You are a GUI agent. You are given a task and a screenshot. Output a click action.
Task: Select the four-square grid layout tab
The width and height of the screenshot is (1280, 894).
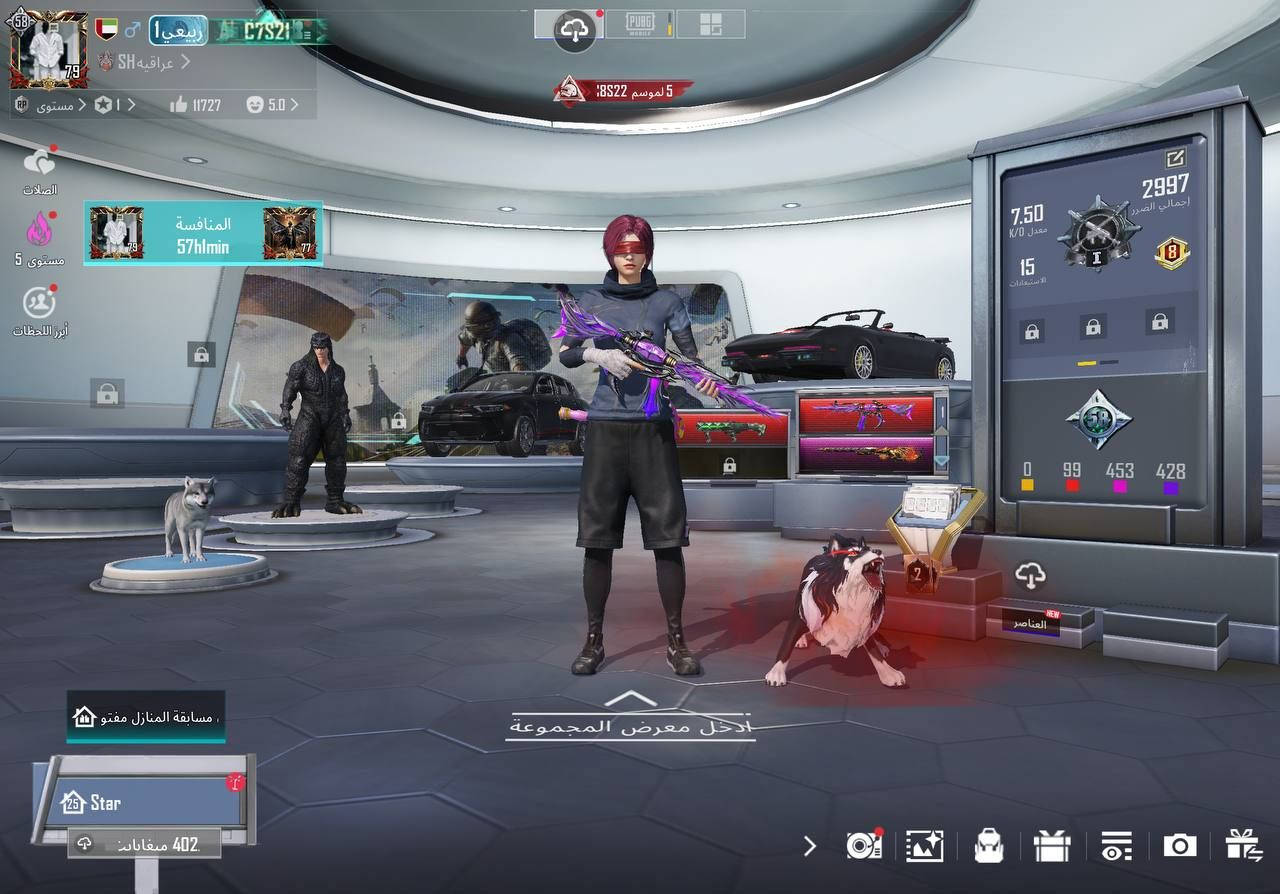point(710,25)
